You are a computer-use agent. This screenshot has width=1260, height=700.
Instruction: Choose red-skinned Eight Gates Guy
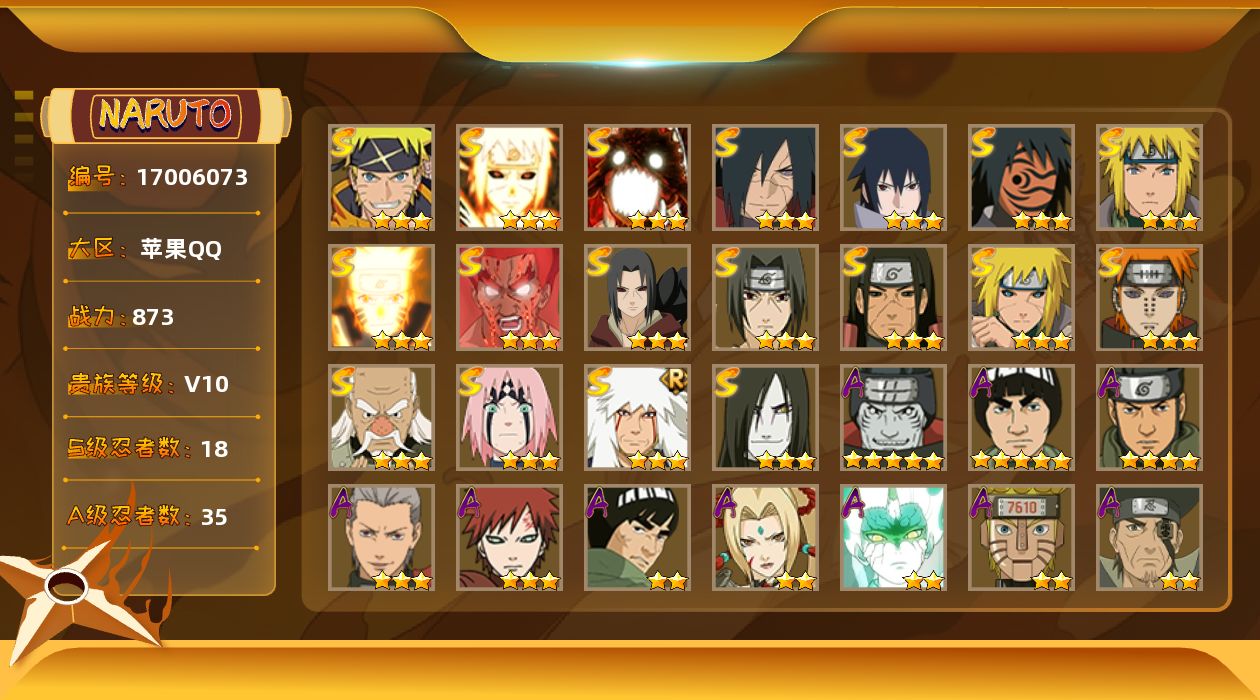[509, 297]
